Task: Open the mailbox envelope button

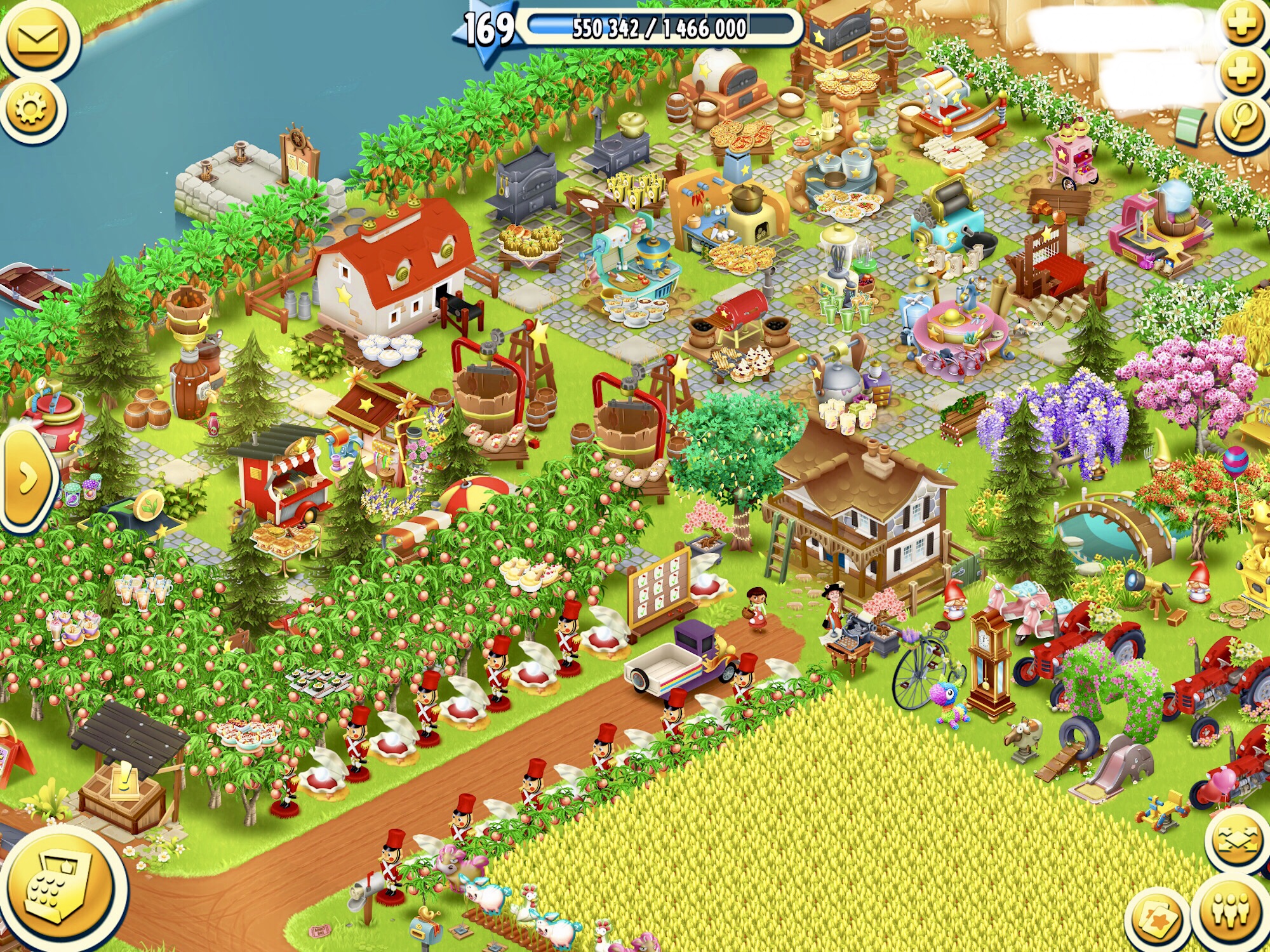Action: [38, 39]
